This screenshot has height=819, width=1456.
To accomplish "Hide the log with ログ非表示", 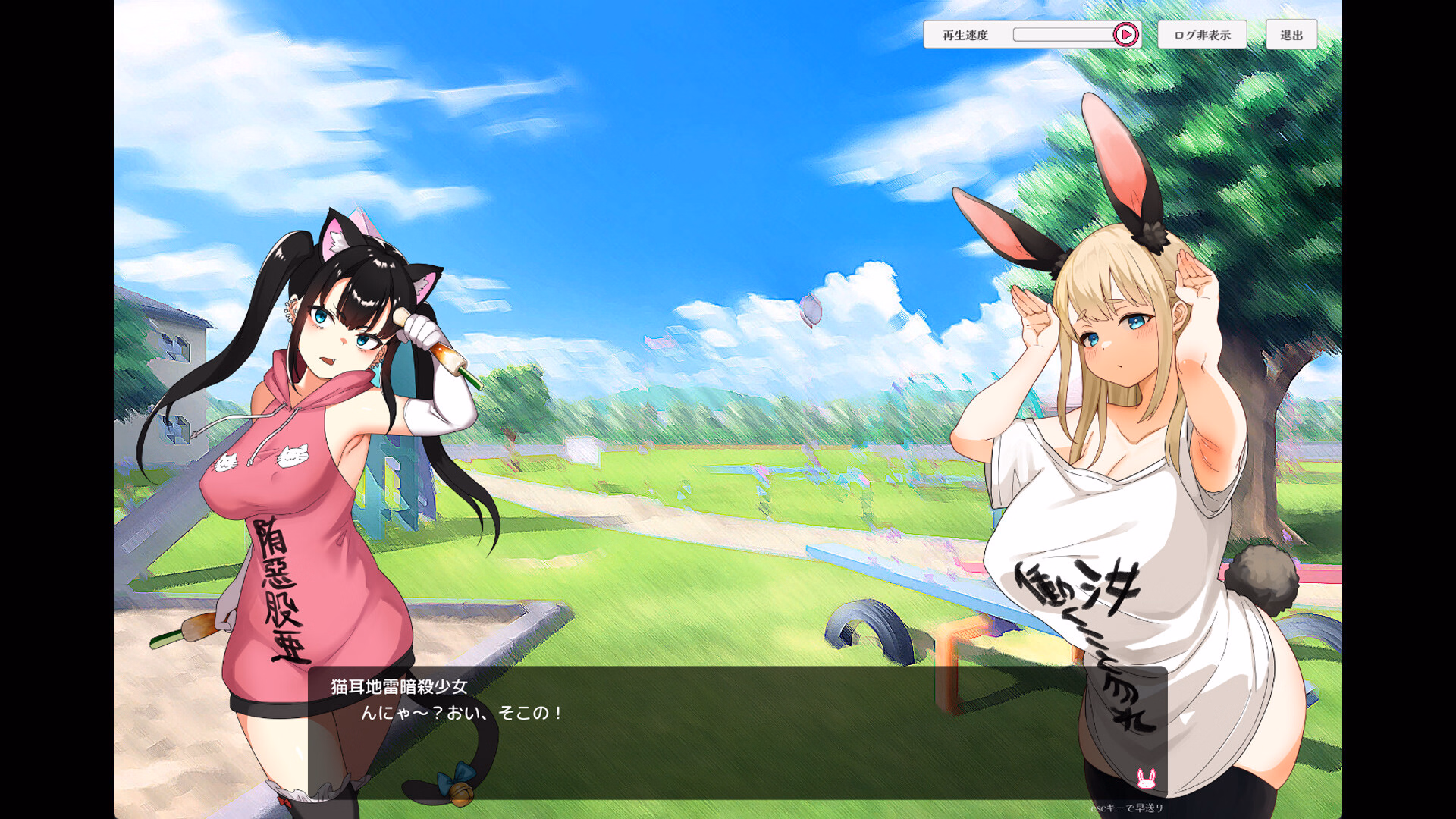I will tap(1202, 35).
